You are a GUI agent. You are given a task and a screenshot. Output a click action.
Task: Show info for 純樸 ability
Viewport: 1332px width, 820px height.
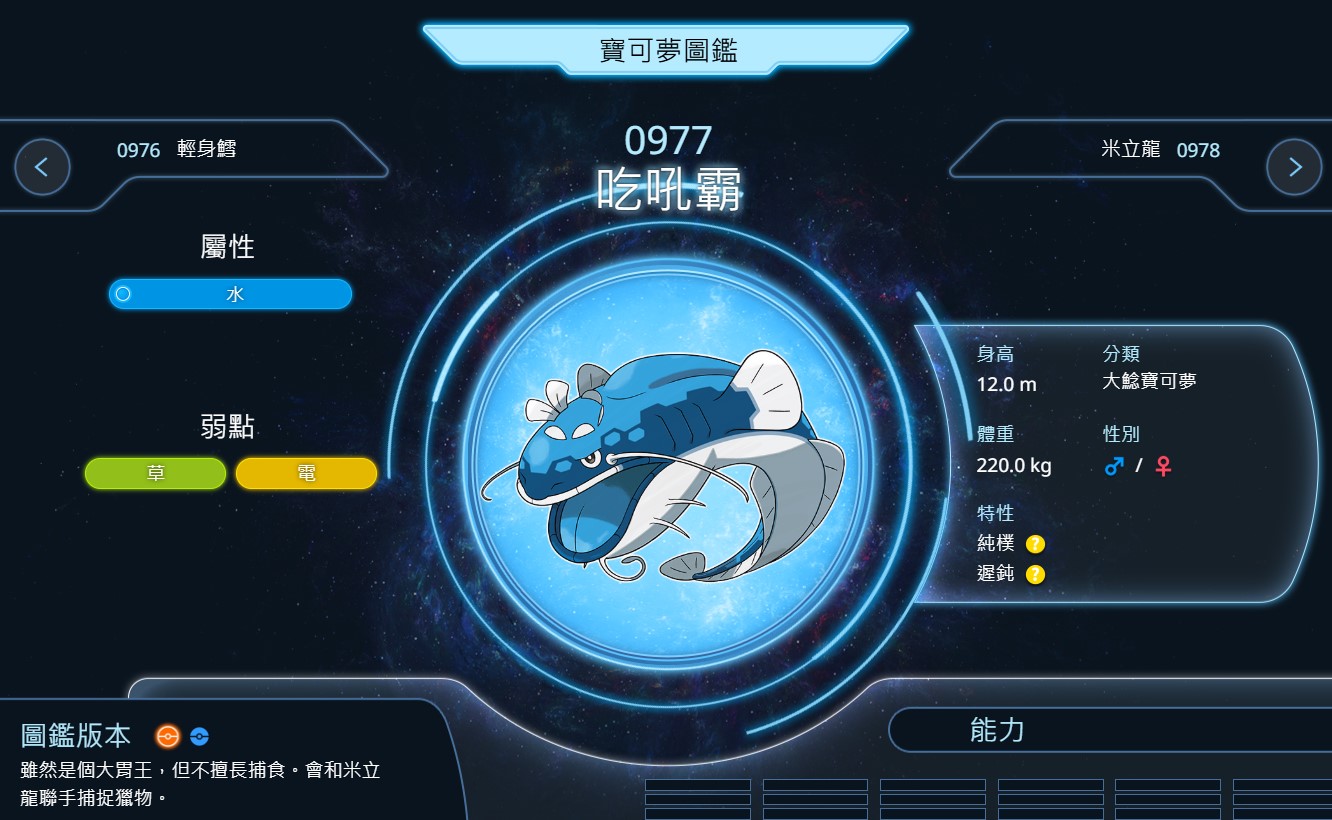[x=1036, y=544]
